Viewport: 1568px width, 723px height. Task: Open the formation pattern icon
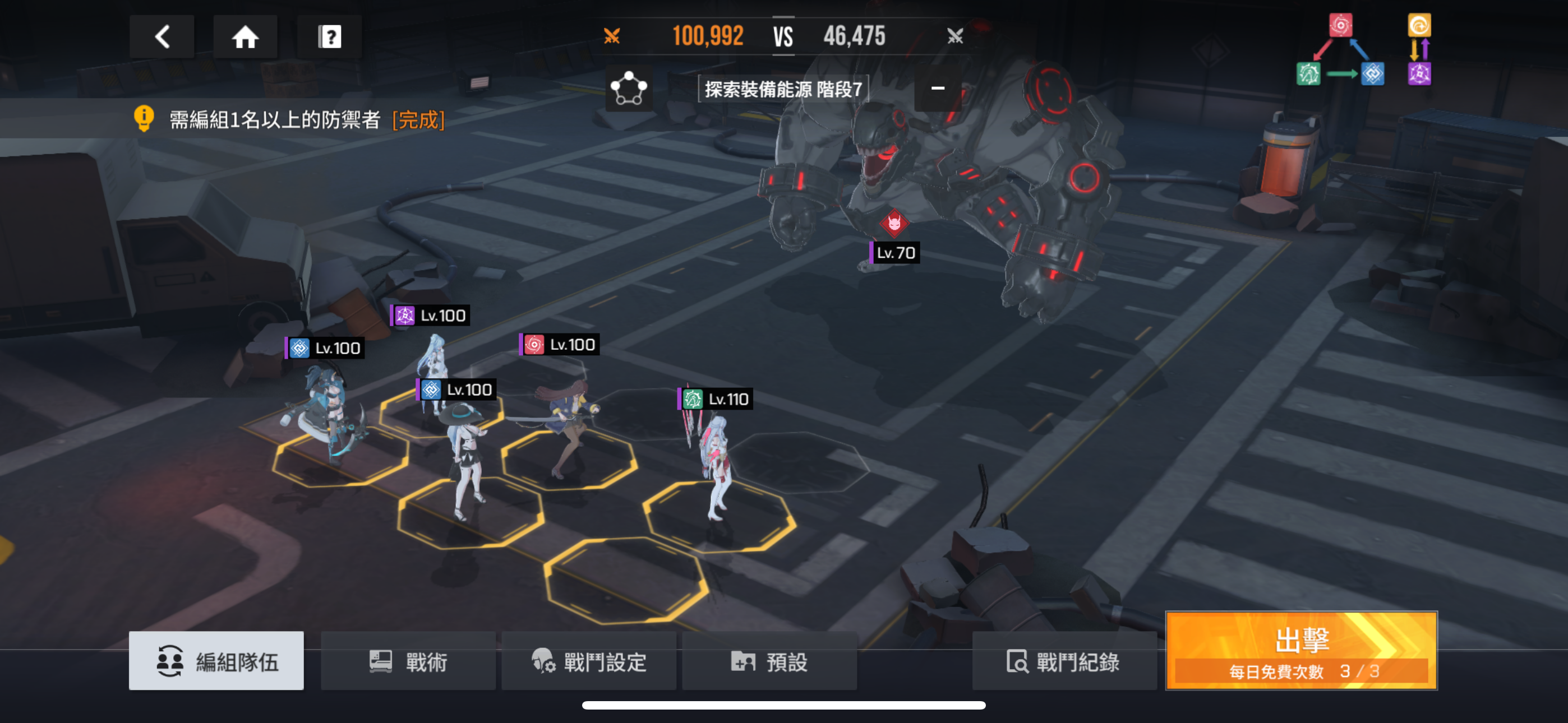(x=629, y=89)
